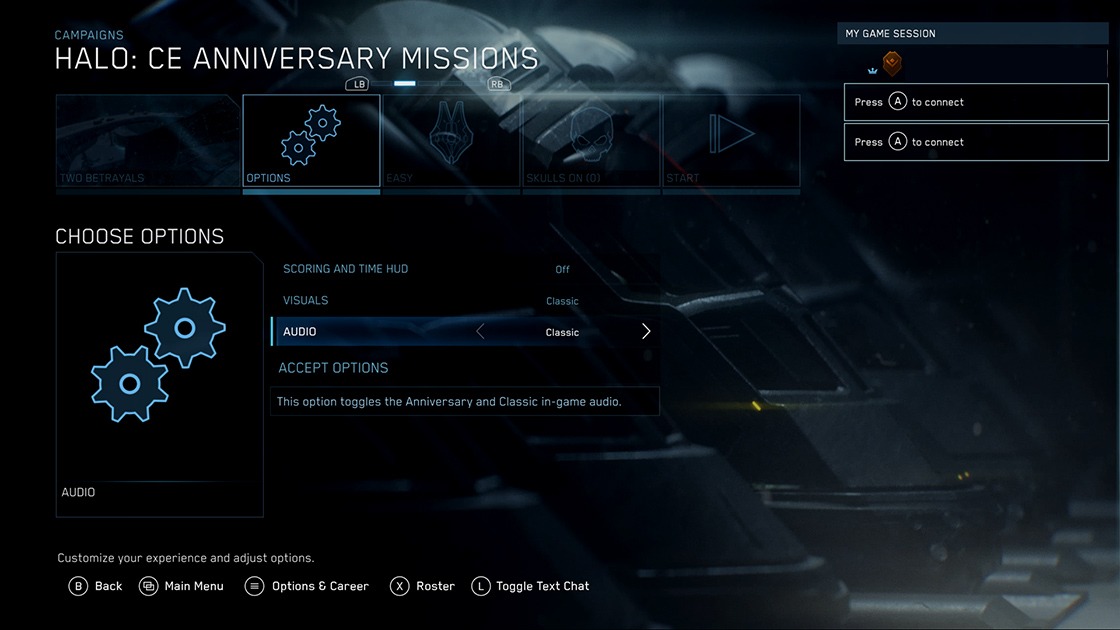Click the Start mission tile

pyautogui.click(x=731, y=141)
